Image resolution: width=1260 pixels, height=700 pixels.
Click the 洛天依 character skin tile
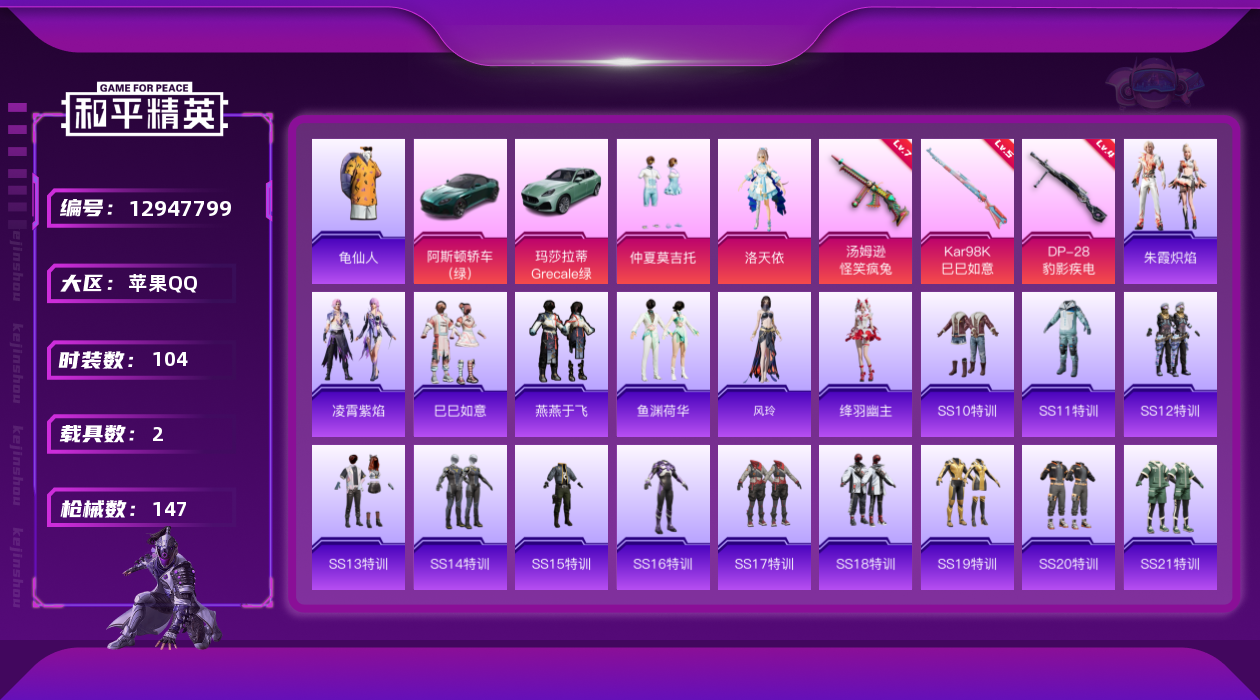click(x=764, y=210)
